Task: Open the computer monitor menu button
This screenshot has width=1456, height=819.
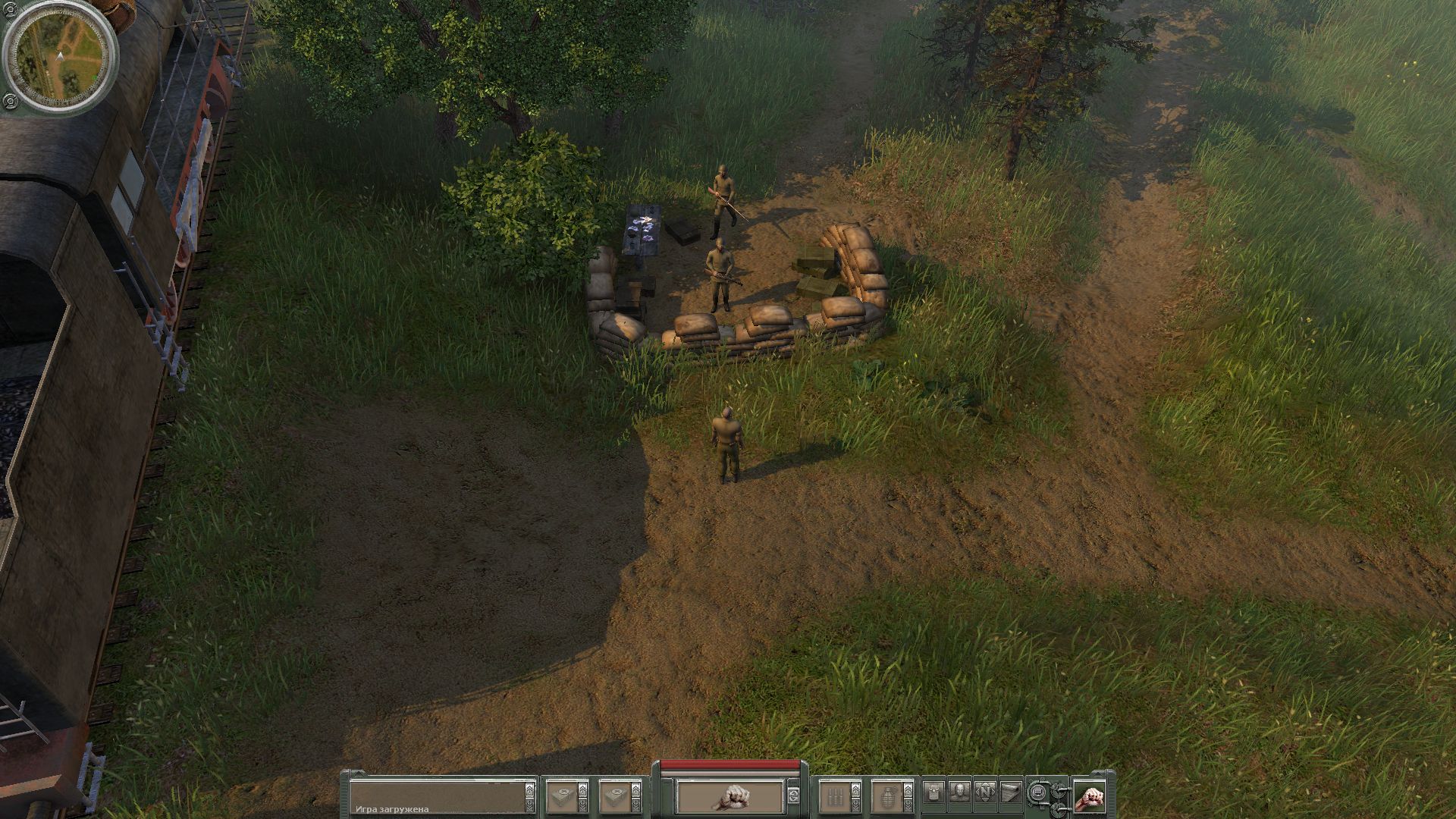Action: (1038, 794)
